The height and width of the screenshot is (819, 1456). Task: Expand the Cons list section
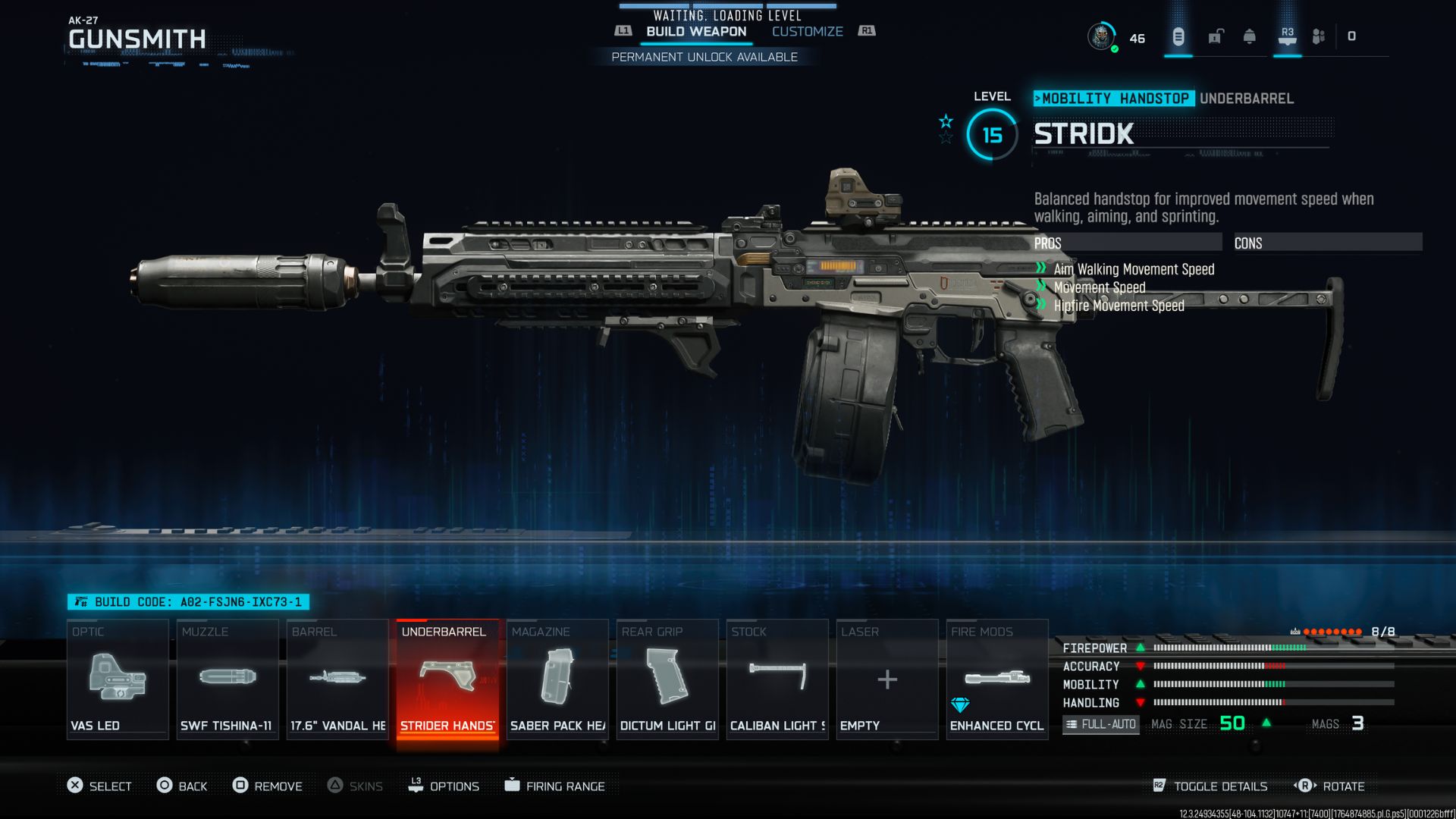point(1327,243)
